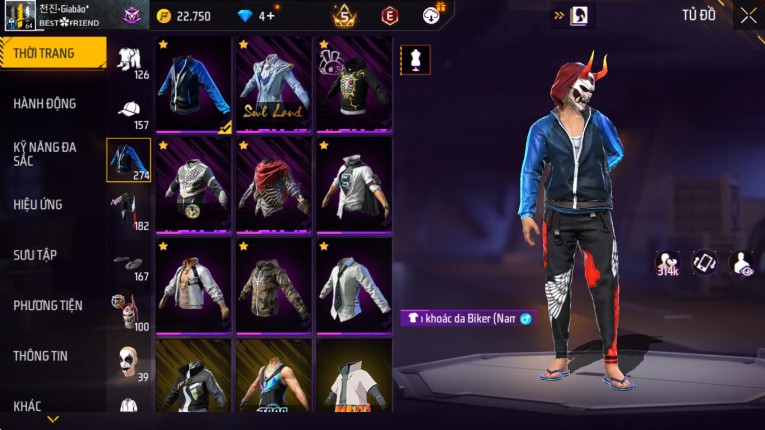Click the gold coin balance icon
Viewport: 765px width, 430px height.
click(164, 16)
